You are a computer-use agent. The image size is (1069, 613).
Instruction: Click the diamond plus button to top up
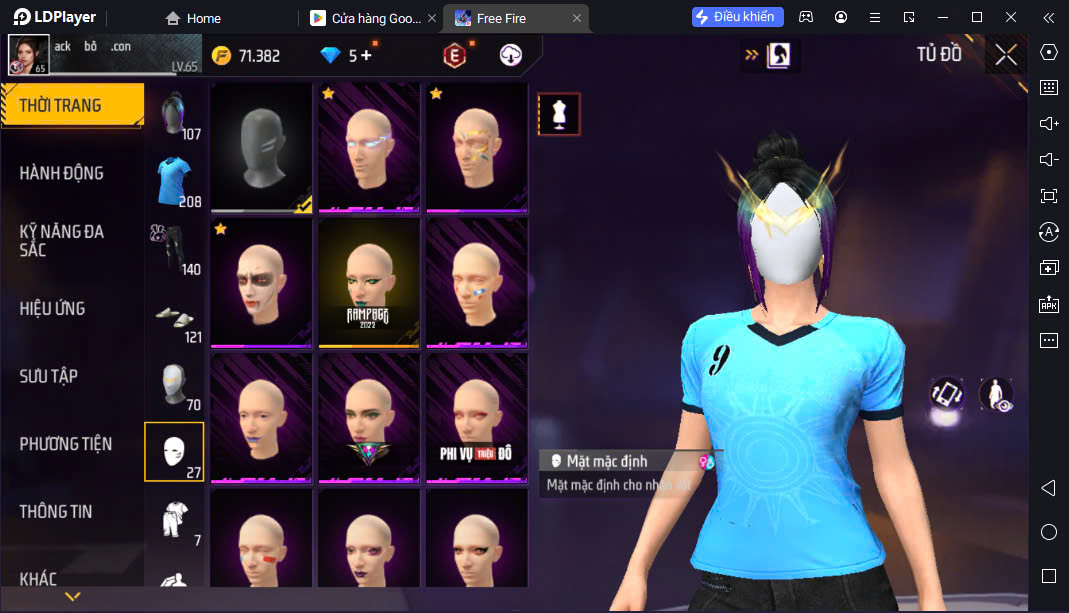365,56
